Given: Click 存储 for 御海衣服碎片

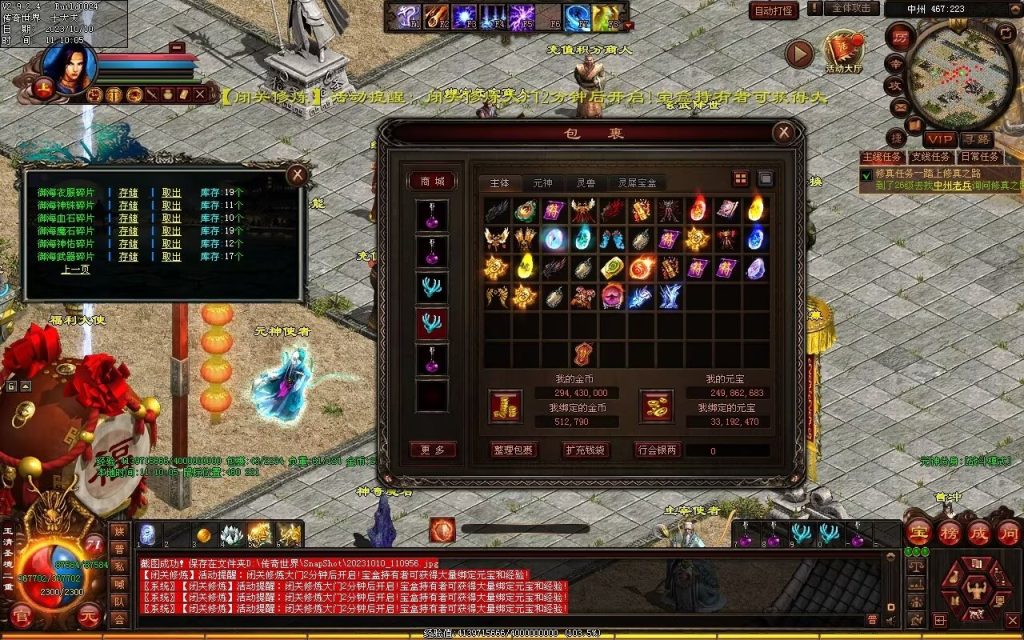Looking at the screenshot, I should (128, 192).
